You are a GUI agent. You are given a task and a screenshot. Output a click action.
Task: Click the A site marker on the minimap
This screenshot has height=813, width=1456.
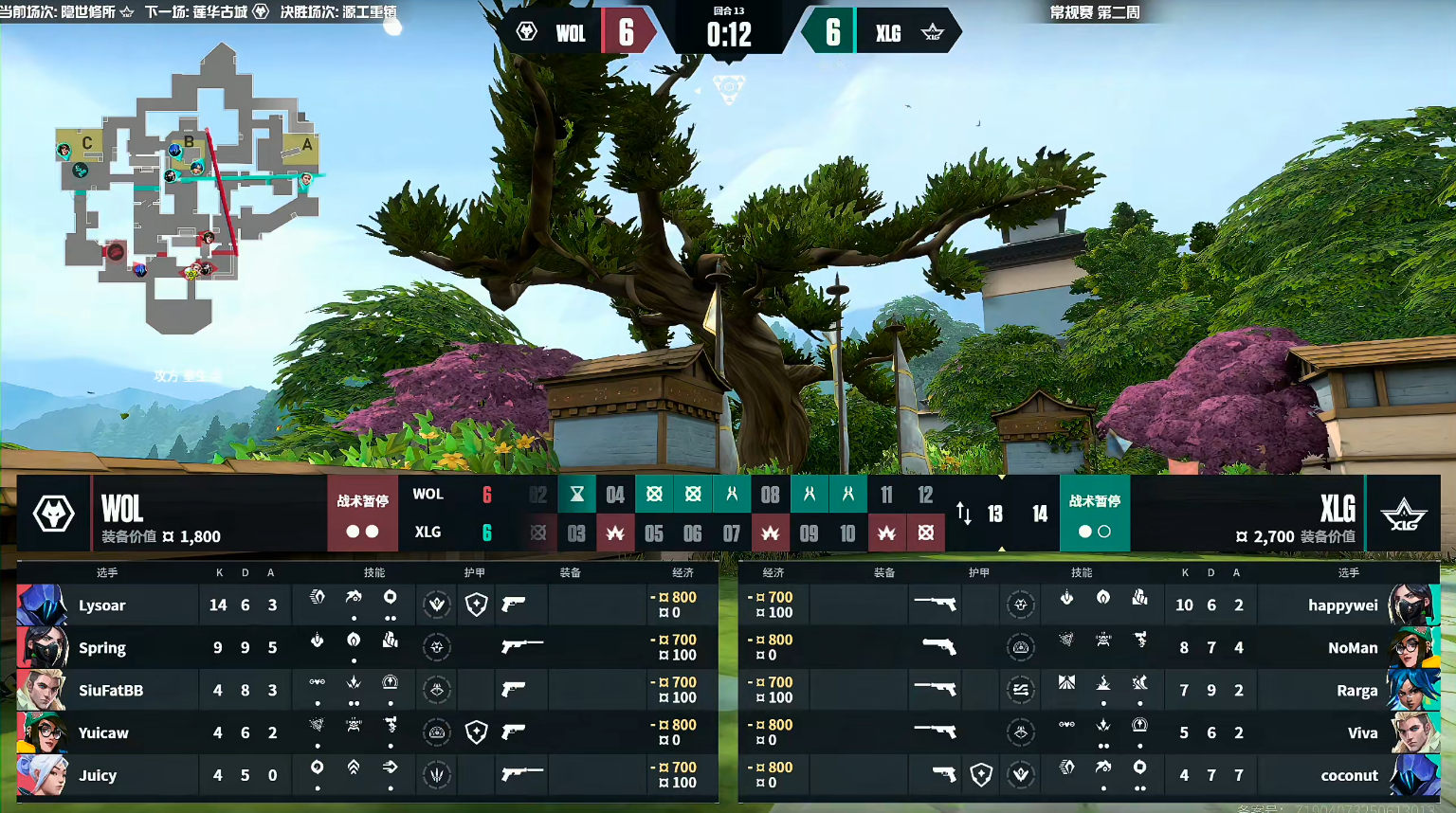306,145
